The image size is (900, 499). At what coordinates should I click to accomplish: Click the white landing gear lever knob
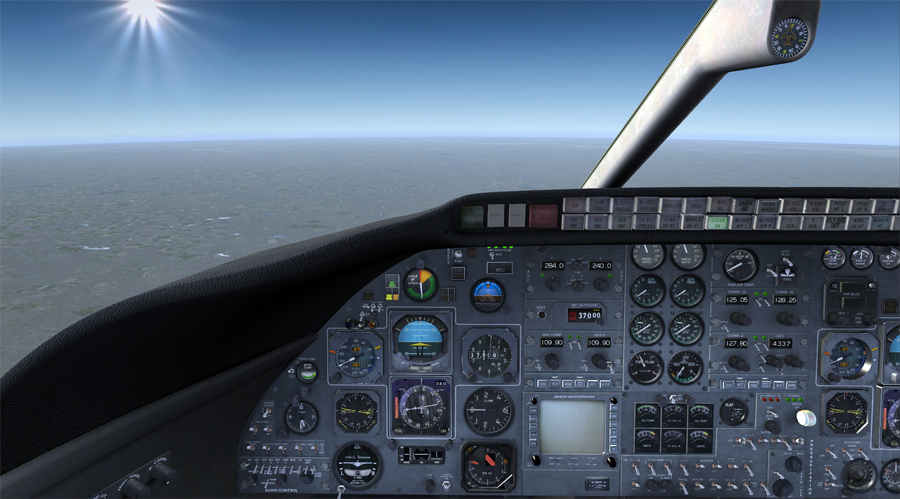(x=806, y=417)
